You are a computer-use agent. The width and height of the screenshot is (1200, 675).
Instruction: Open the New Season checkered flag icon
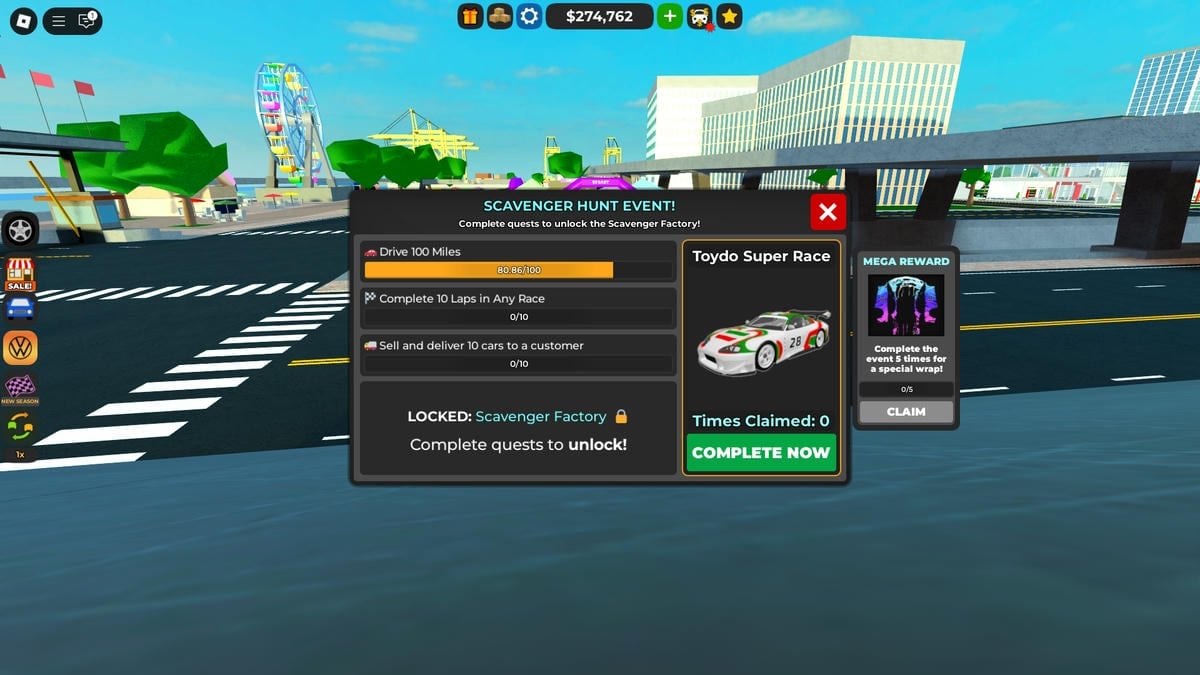tap(20, 388)
